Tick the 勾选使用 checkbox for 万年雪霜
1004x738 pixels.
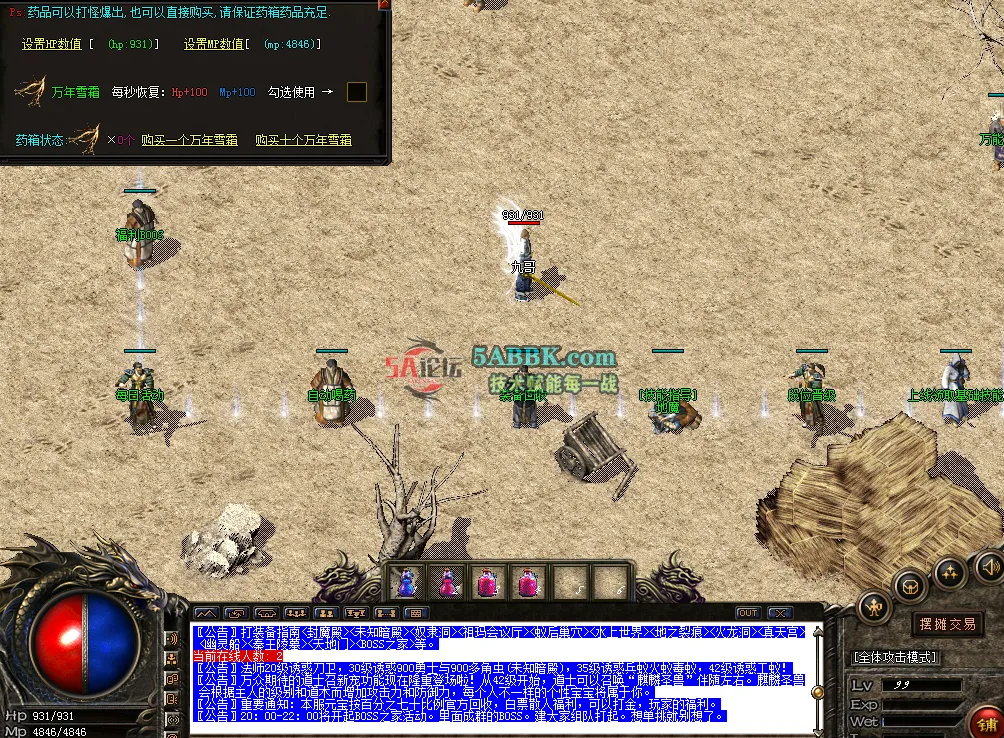point(357,92)
